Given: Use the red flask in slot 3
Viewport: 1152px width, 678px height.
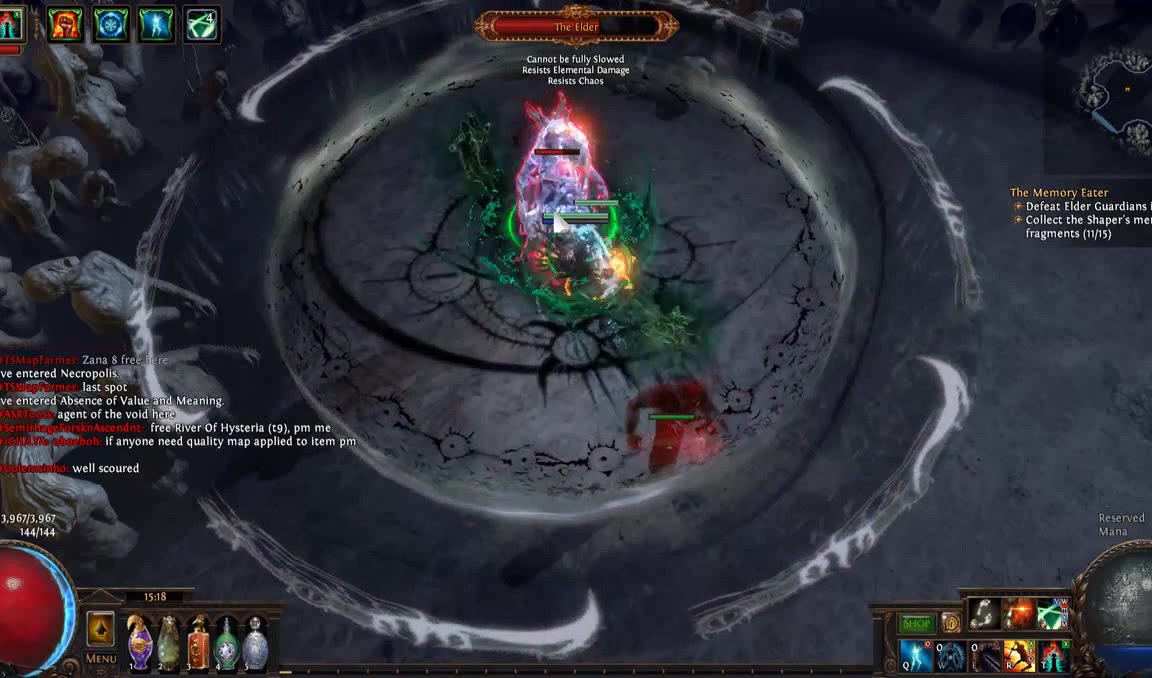Looking at the screenshot, I should click(x=198, y=640).
